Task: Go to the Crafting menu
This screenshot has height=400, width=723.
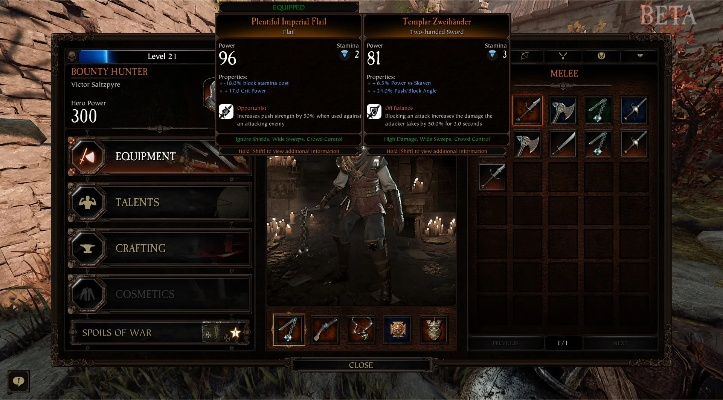Action: (x=158, y=248)
